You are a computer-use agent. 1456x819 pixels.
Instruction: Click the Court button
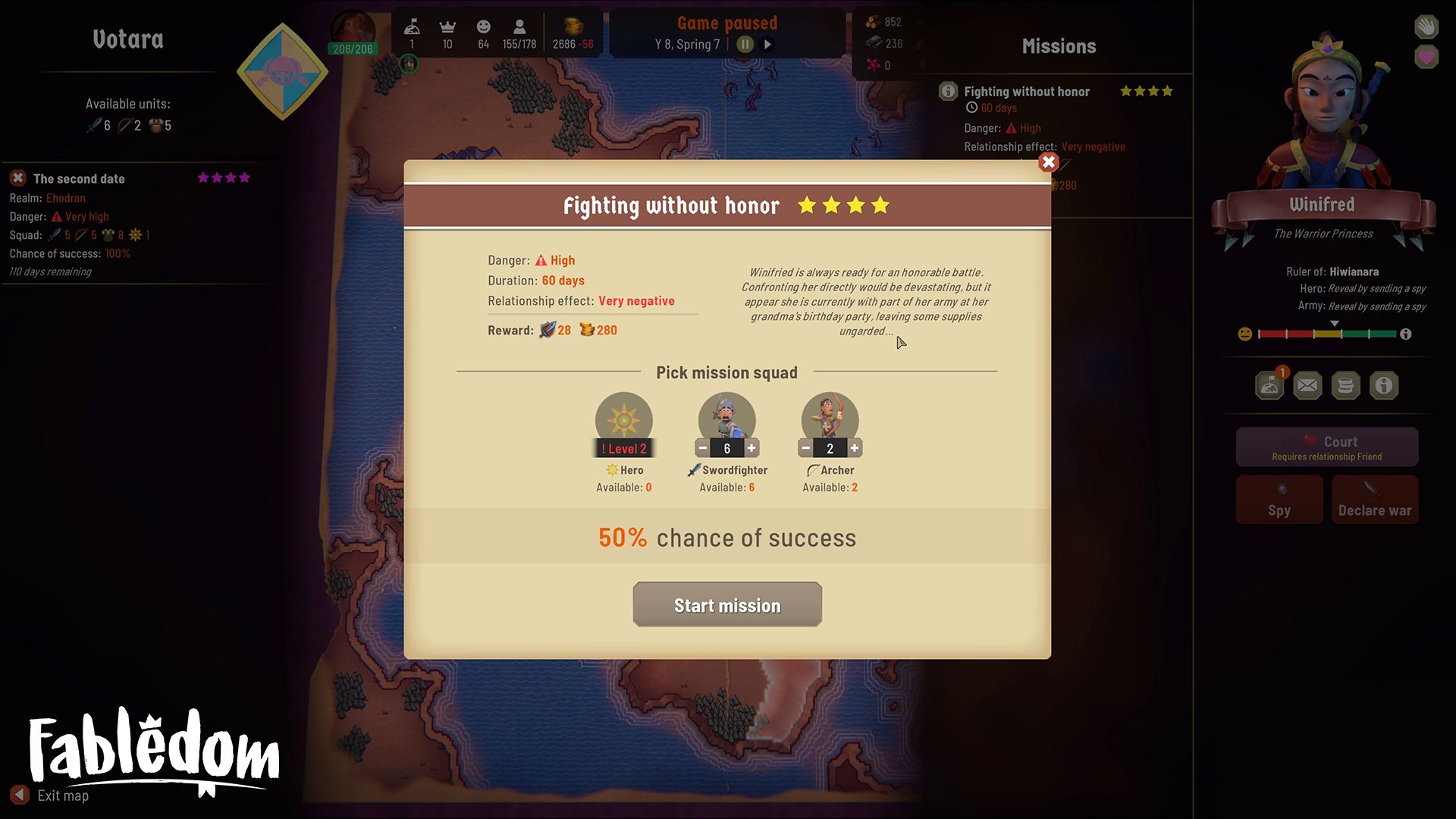point(1326,447)
